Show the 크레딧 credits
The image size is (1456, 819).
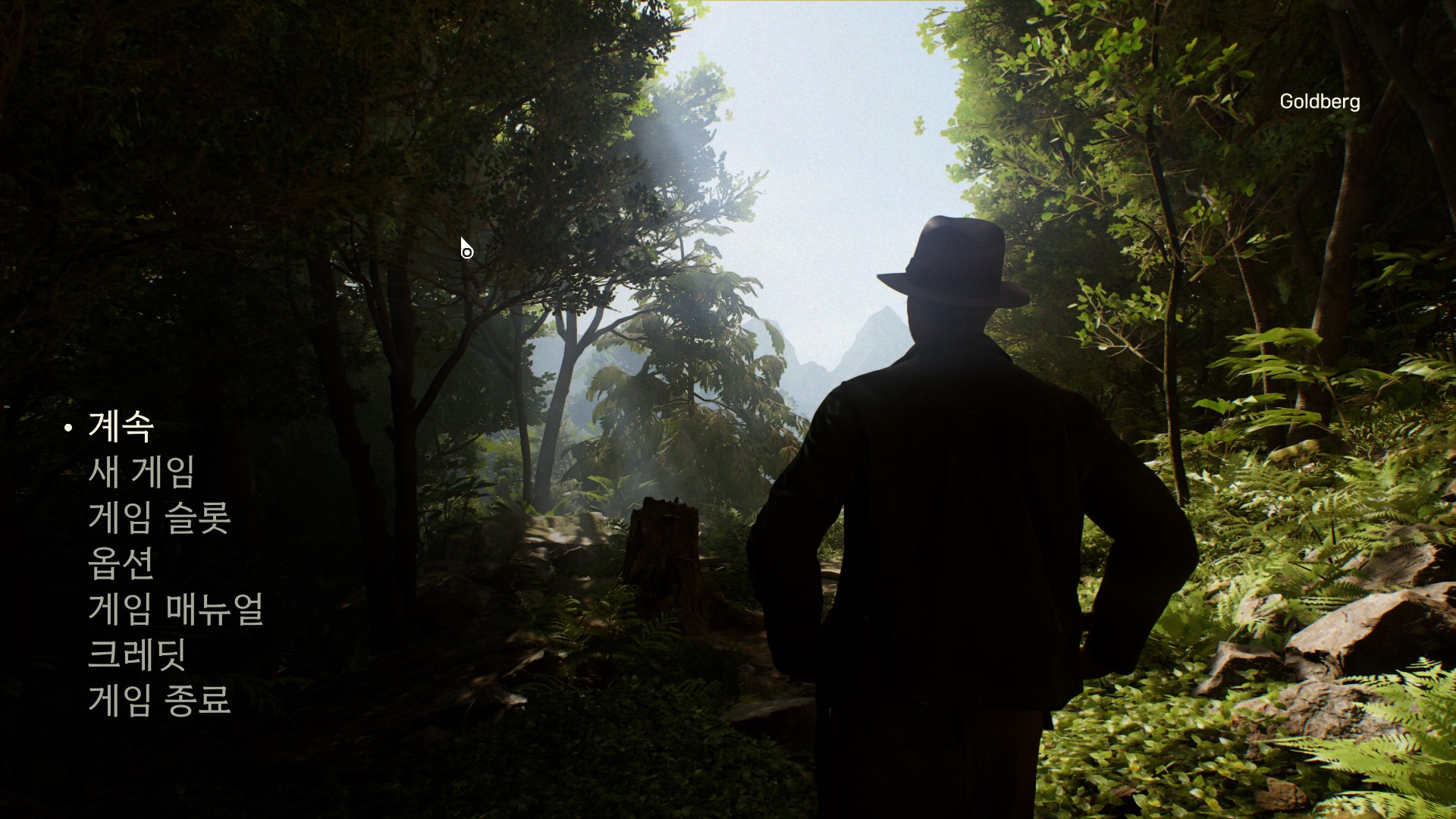click(137, 654)
